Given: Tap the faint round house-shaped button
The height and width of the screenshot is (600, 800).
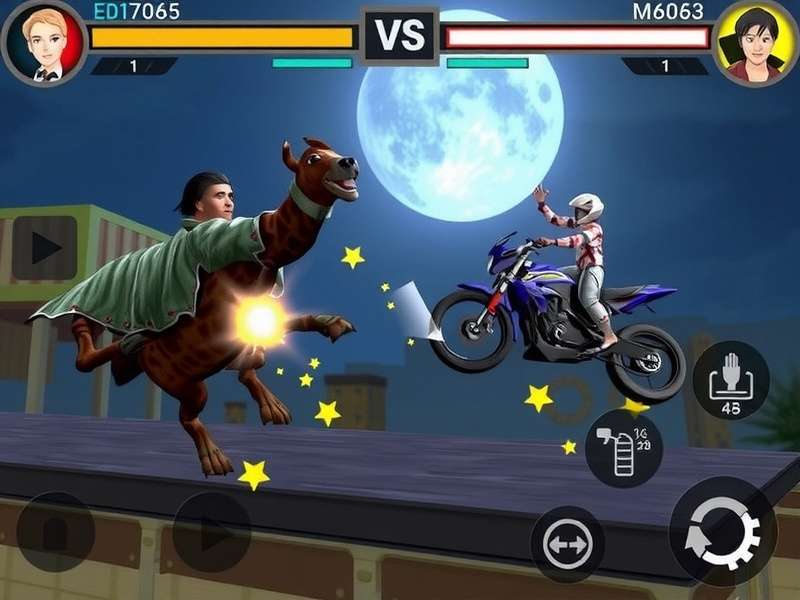Looking at the screenshot, I should 56,532.
